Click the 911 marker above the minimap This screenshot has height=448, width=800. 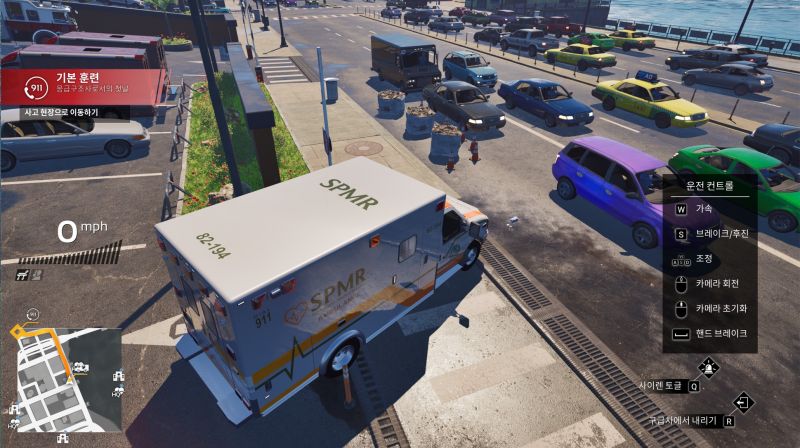[x=31, y=314]
